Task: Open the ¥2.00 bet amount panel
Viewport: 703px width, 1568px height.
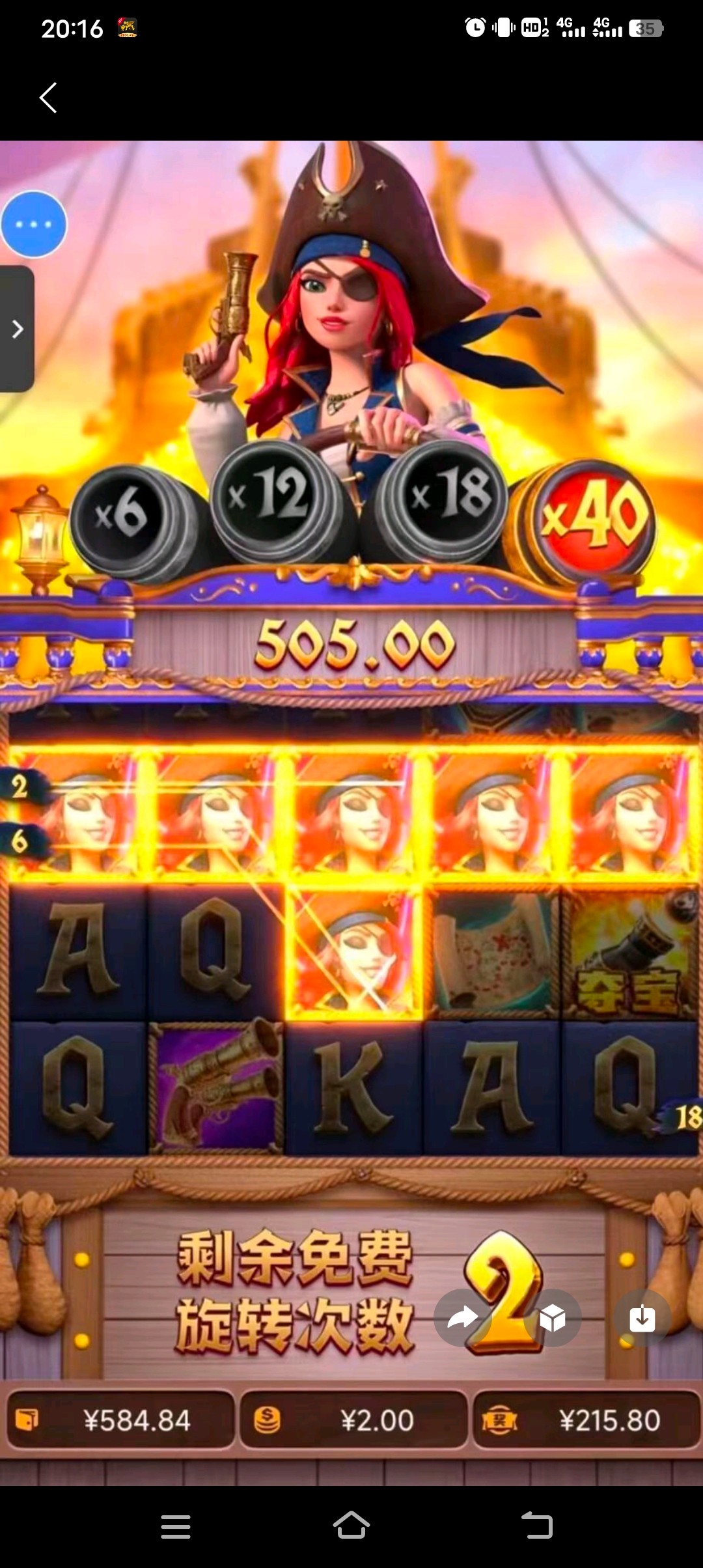Action: pyautogui.click(x=353, y=1420)
